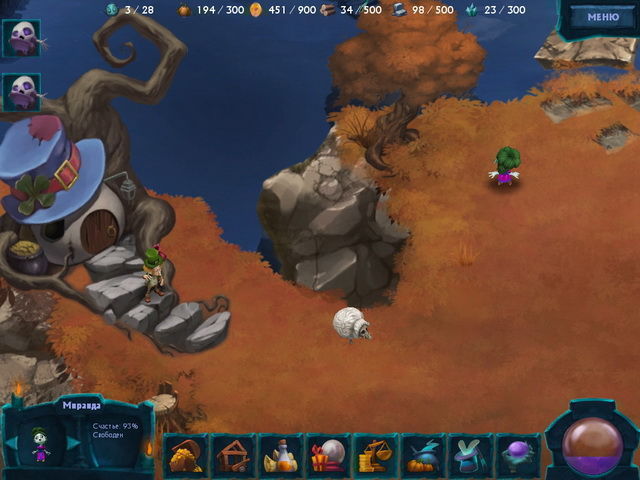Open the rabbit in top hat icon

click(469, 456)
